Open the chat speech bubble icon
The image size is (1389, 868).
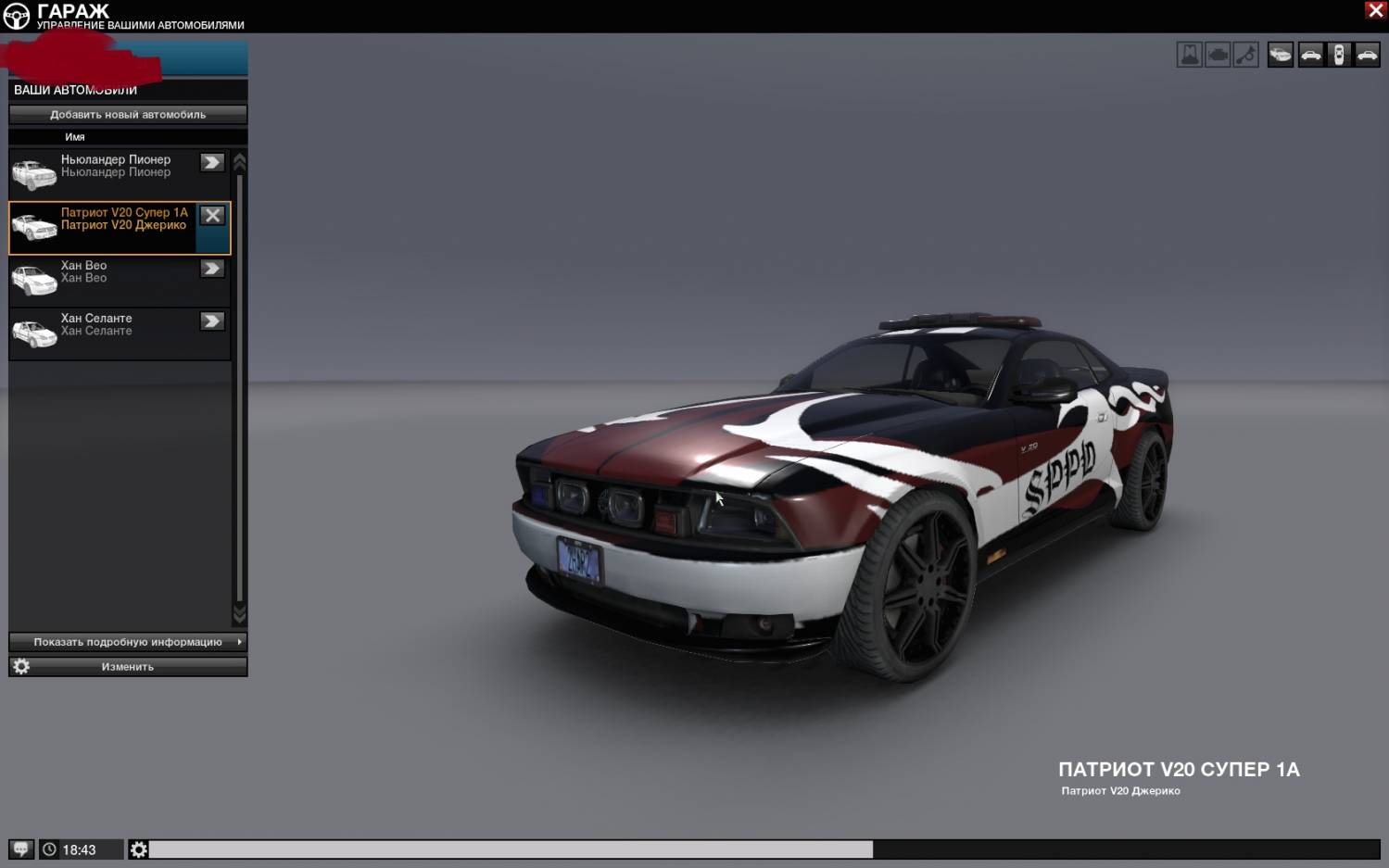20,849
